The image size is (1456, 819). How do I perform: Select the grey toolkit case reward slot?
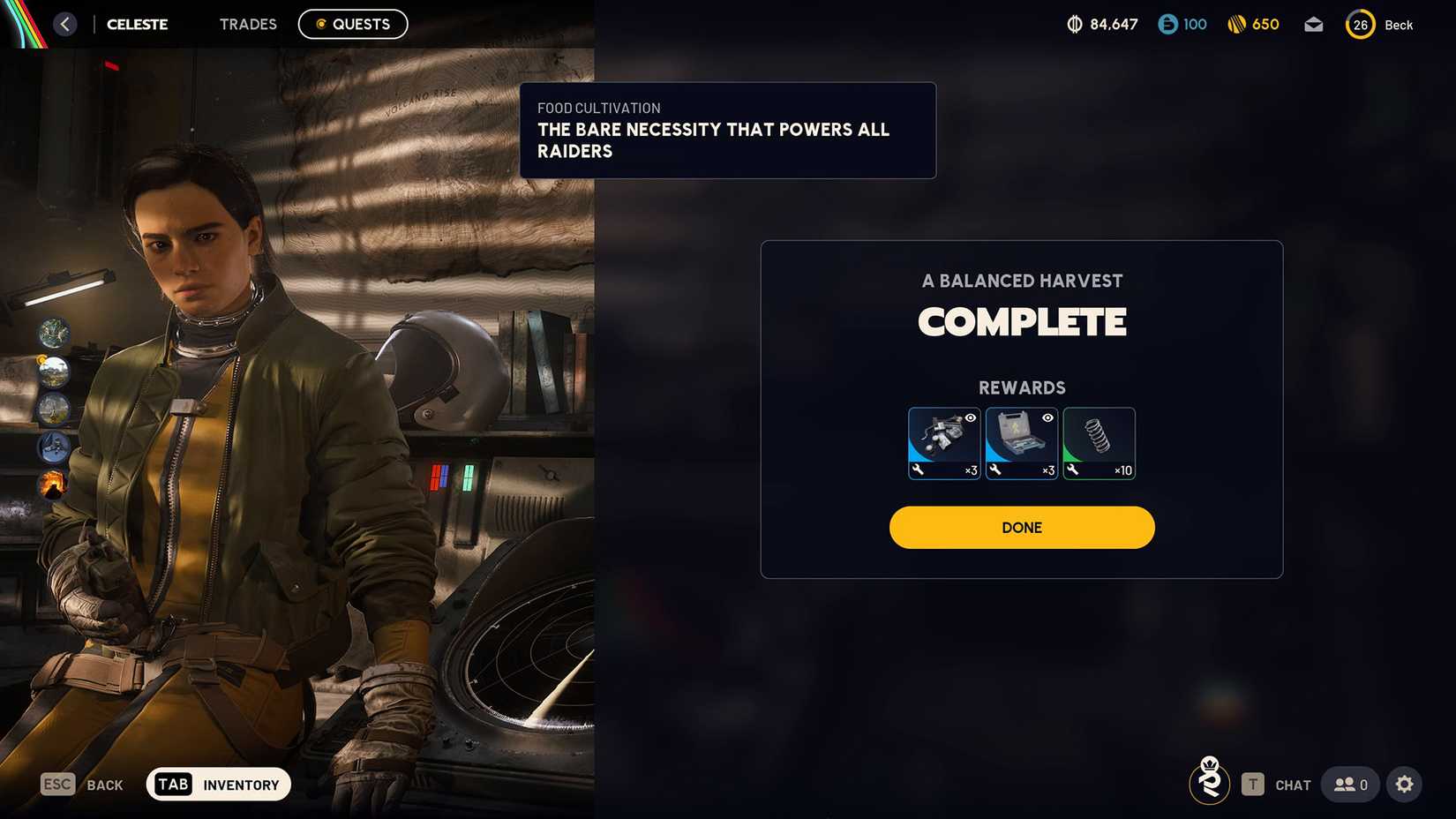(x=1021, y=443)
